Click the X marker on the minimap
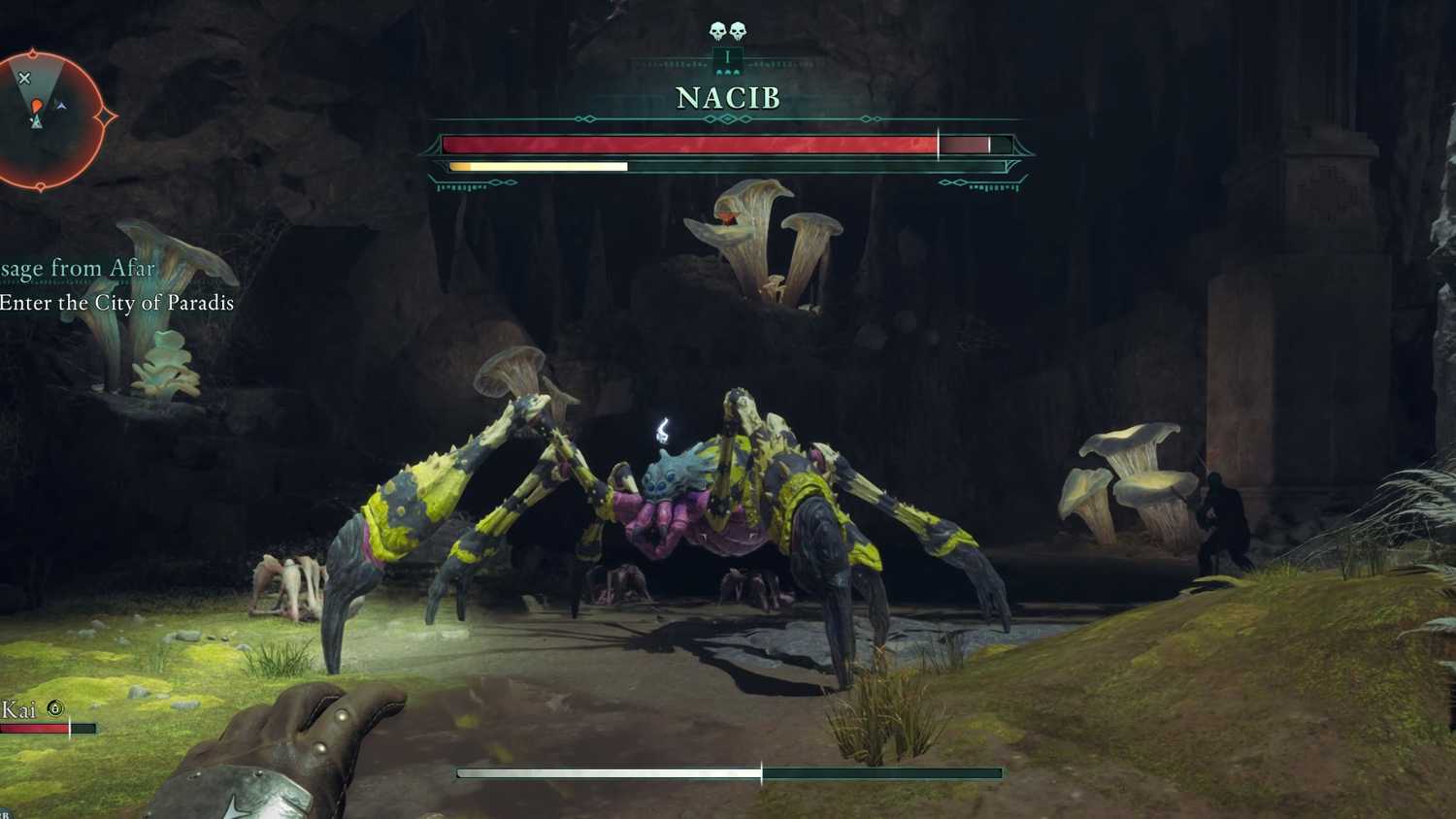The width and height of the screenshot is (1456, 819). point(25,77)
